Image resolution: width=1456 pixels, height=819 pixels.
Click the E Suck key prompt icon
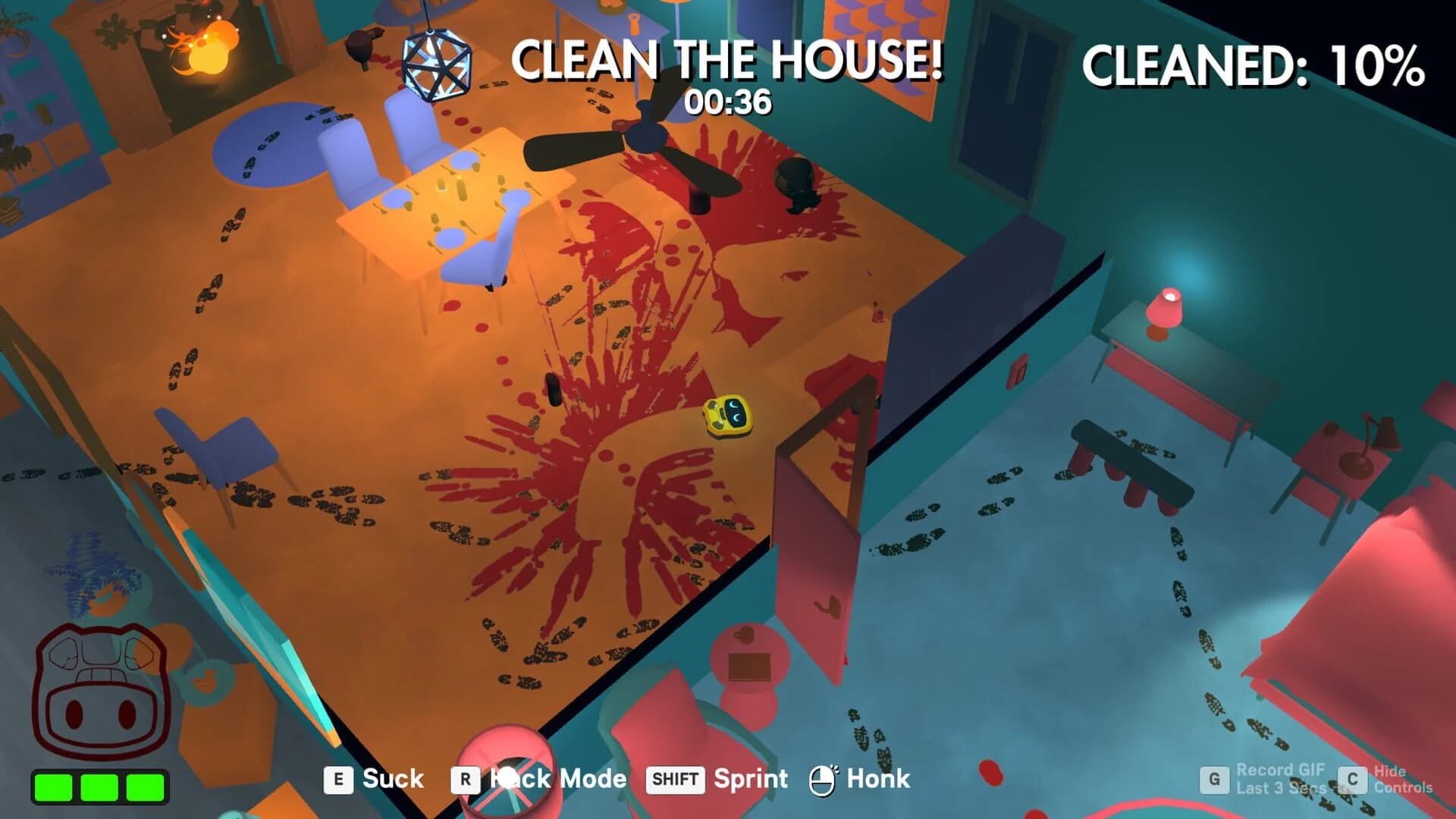point(338,779)
